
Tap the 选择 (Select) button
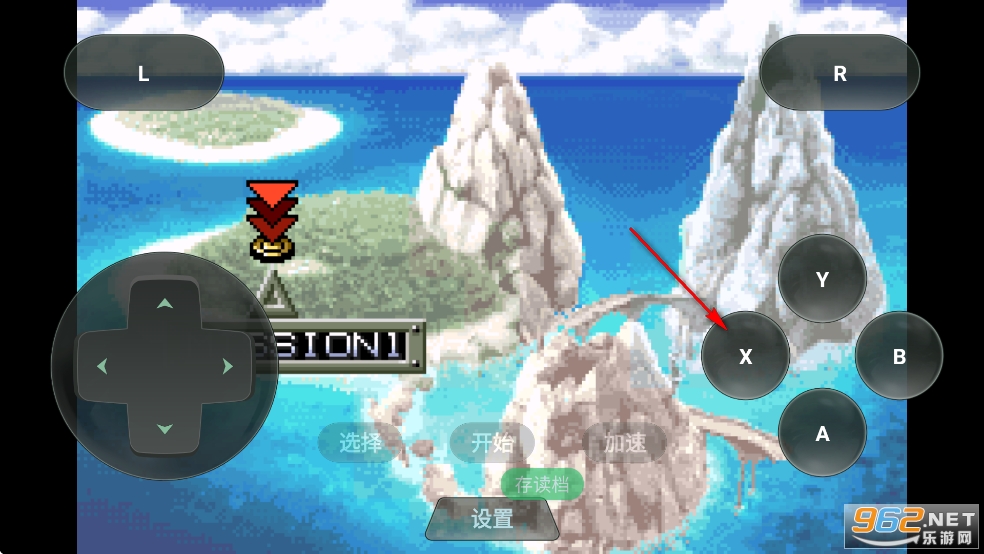coord(360,442)
